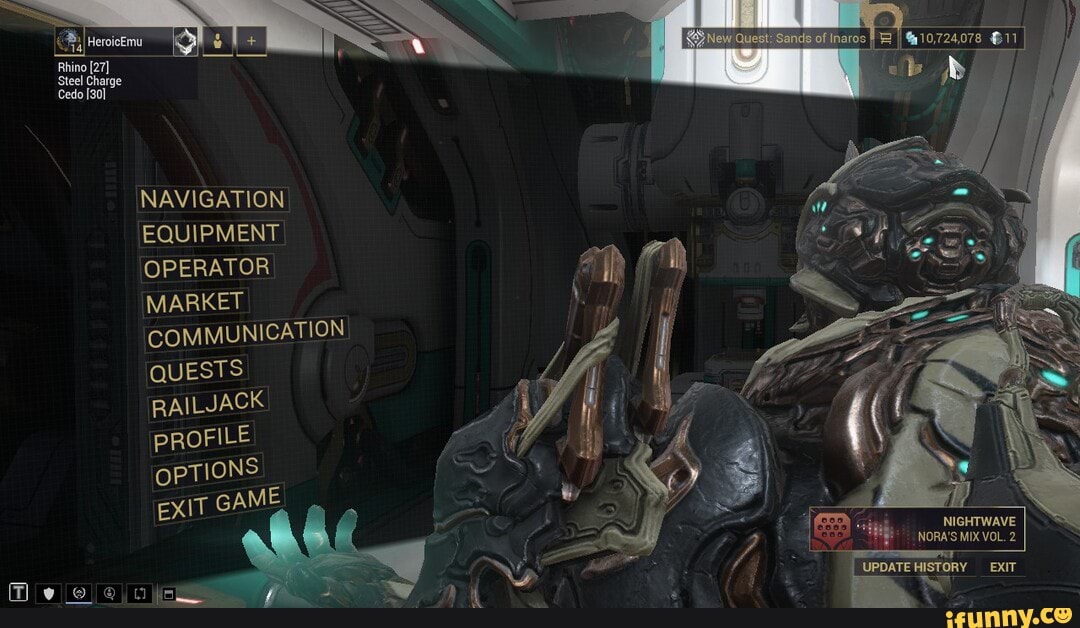
Task: Click the plus button to invite players
Action: point(251,41)
